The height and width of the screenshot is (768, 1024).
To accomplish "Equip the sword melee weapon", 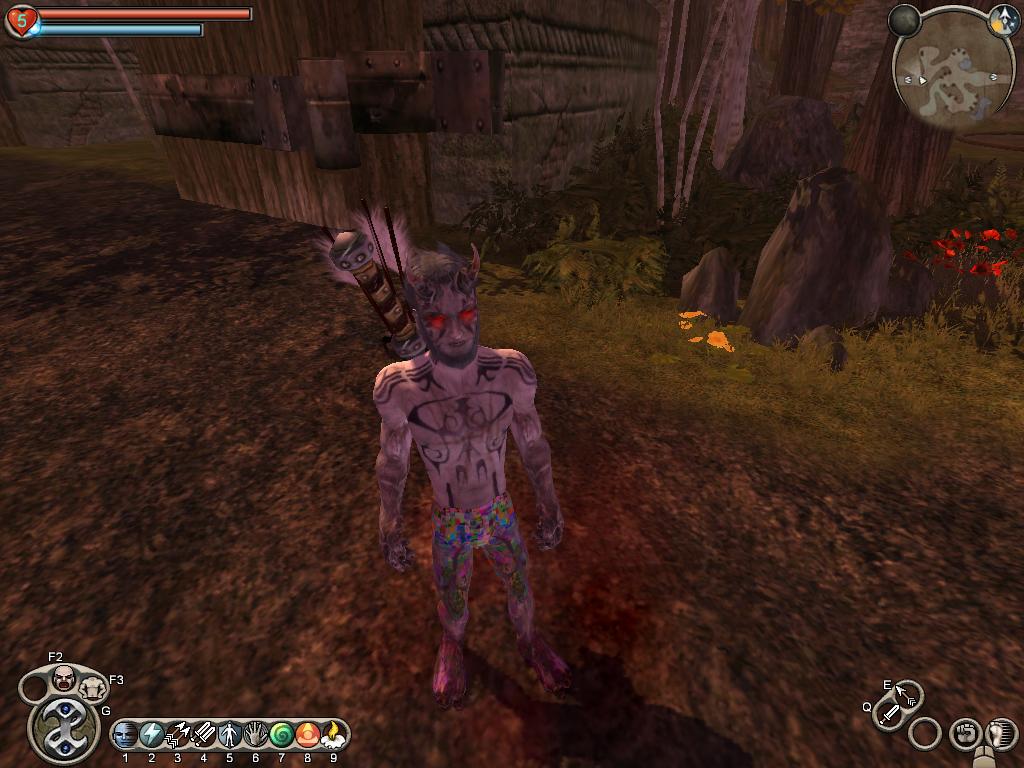I will point(888,714).
